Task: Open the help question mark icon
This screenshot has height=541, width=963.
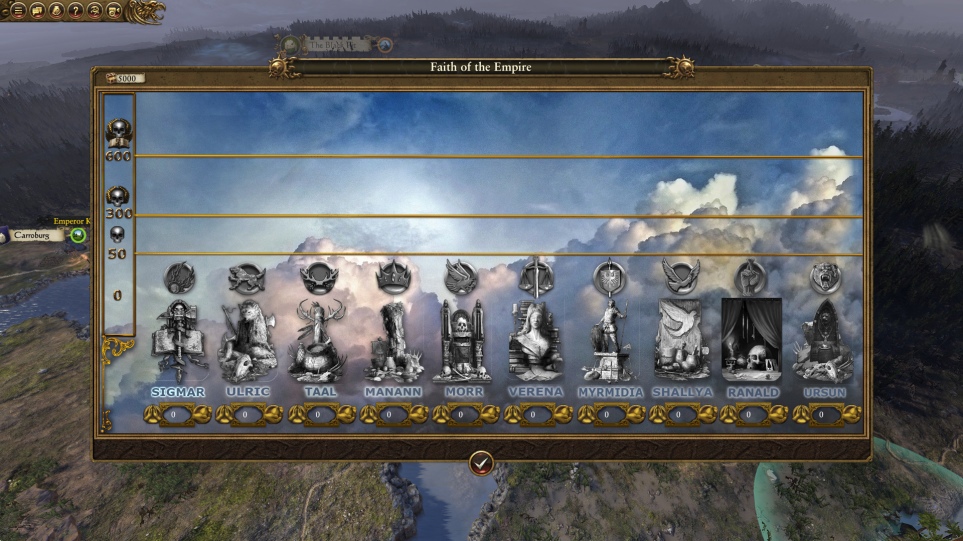Action: point(75,10)
